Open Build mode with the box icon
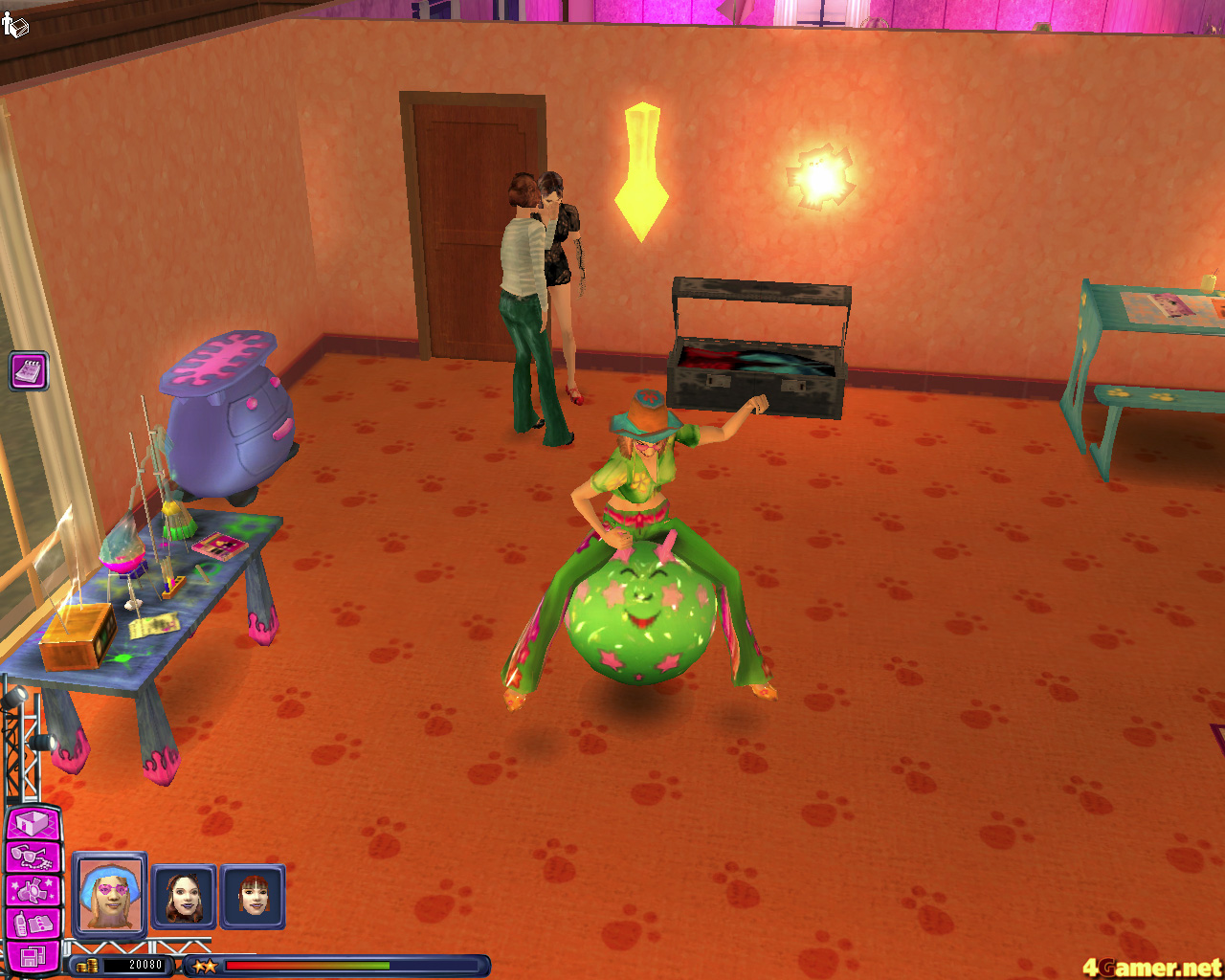Screen dimensions: 1225x980 pos(31,823)
